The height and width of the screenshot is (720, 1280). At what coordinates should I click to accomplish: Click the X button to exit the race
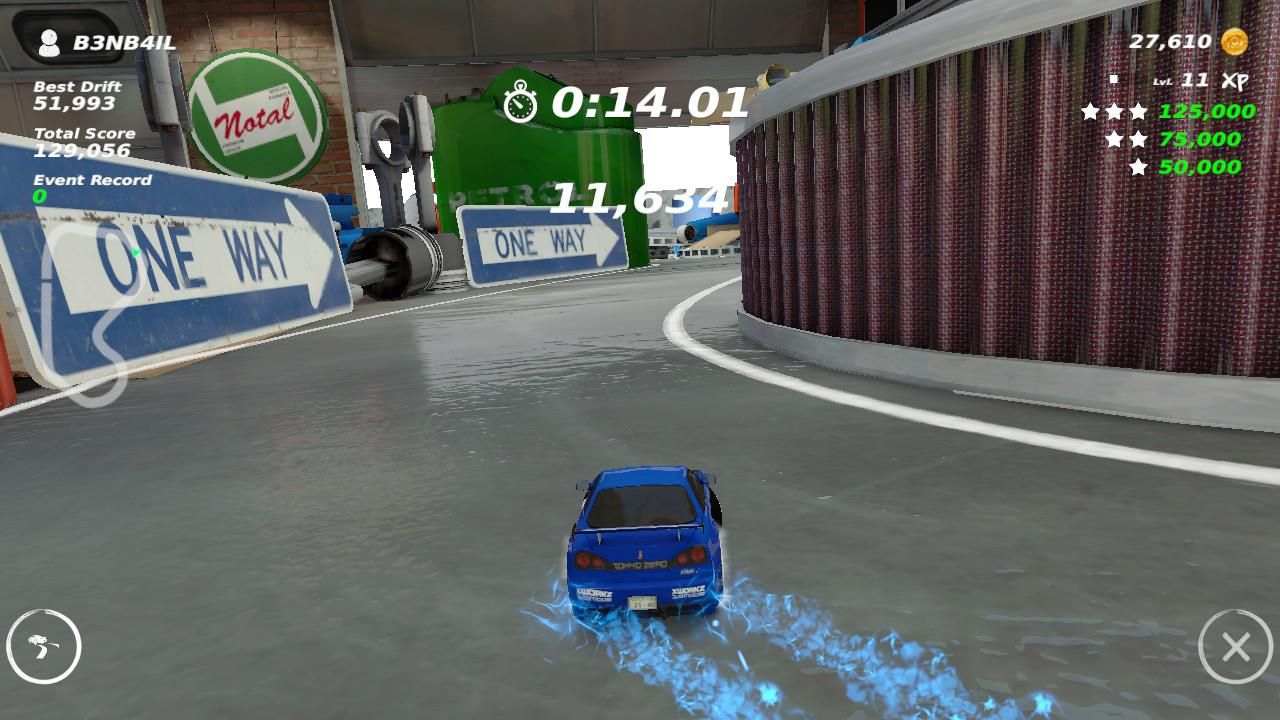point(1236,648)
